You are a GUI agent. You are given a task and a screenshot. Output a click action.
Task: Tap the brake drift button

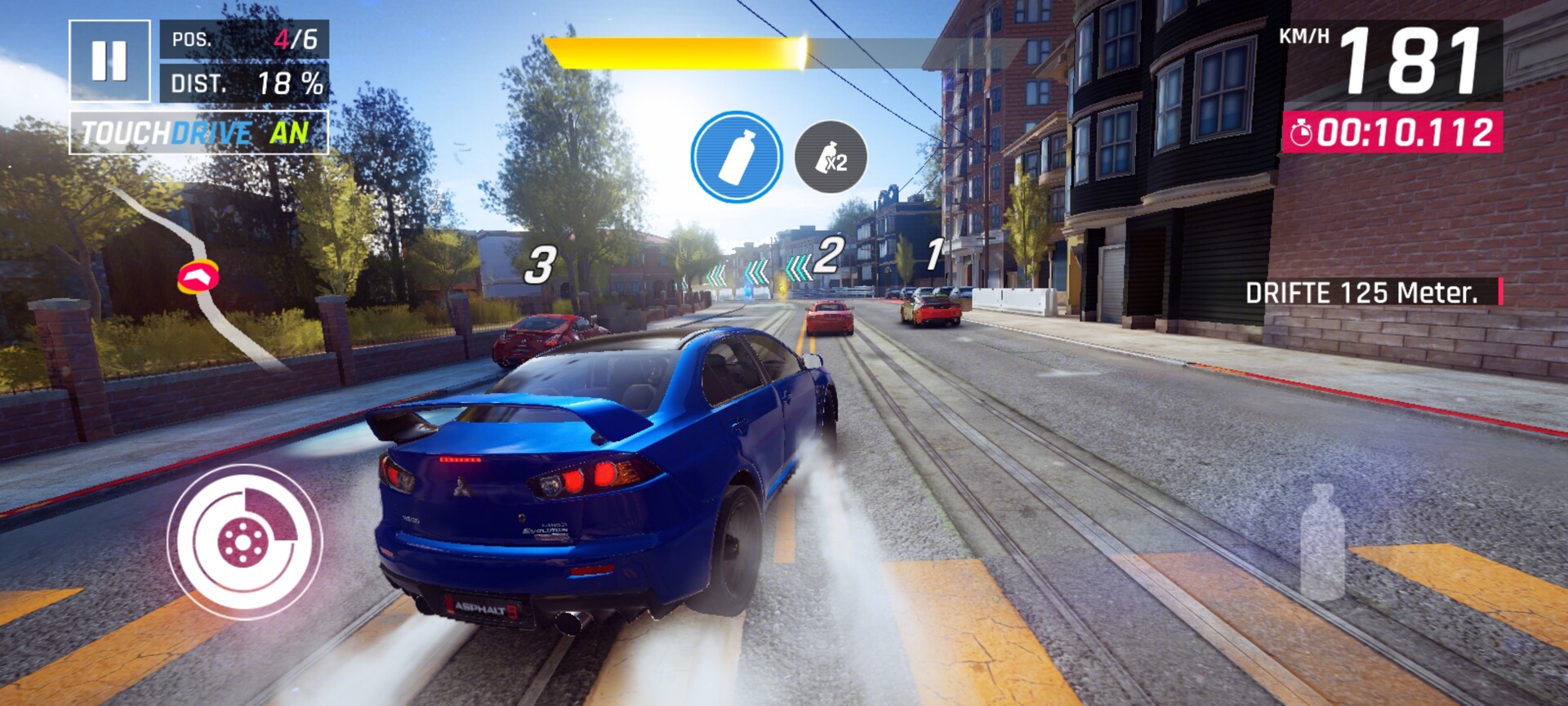click(x=245, y=540)
